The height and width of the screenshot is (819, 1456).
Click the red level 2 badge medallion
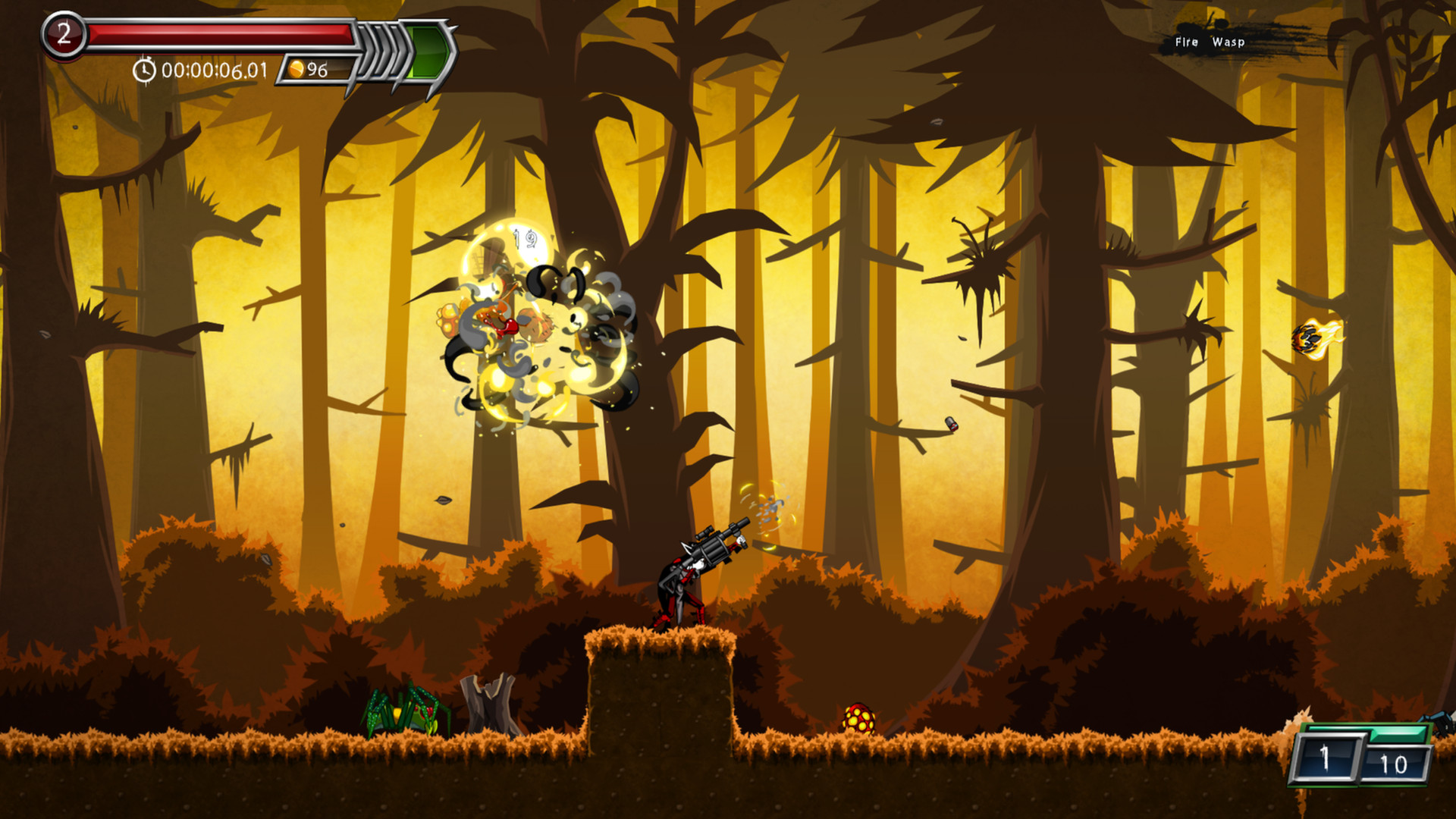click(64, 33)
